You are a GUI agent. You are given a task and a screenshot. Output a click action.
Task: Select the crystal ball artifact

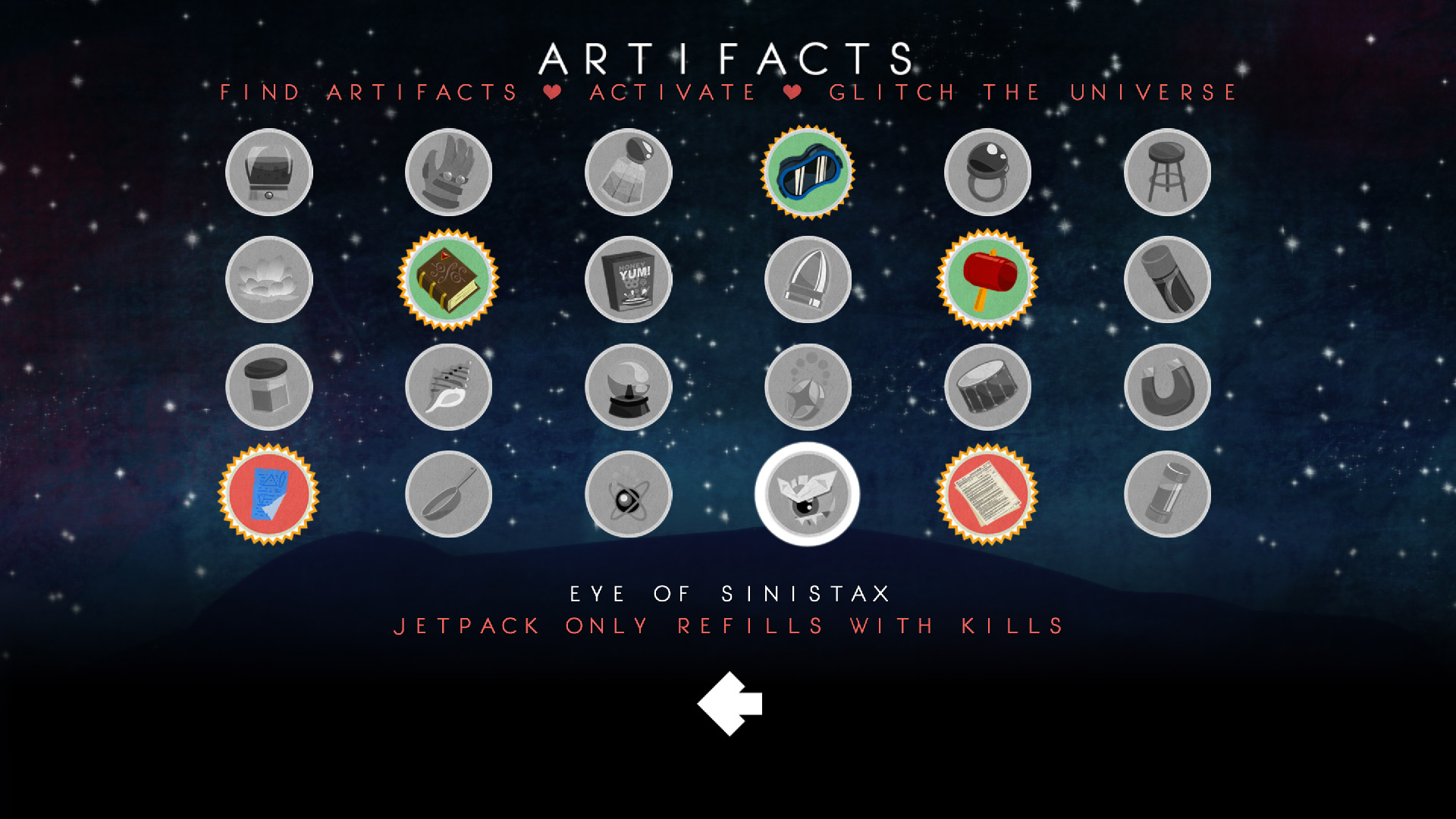628,387
